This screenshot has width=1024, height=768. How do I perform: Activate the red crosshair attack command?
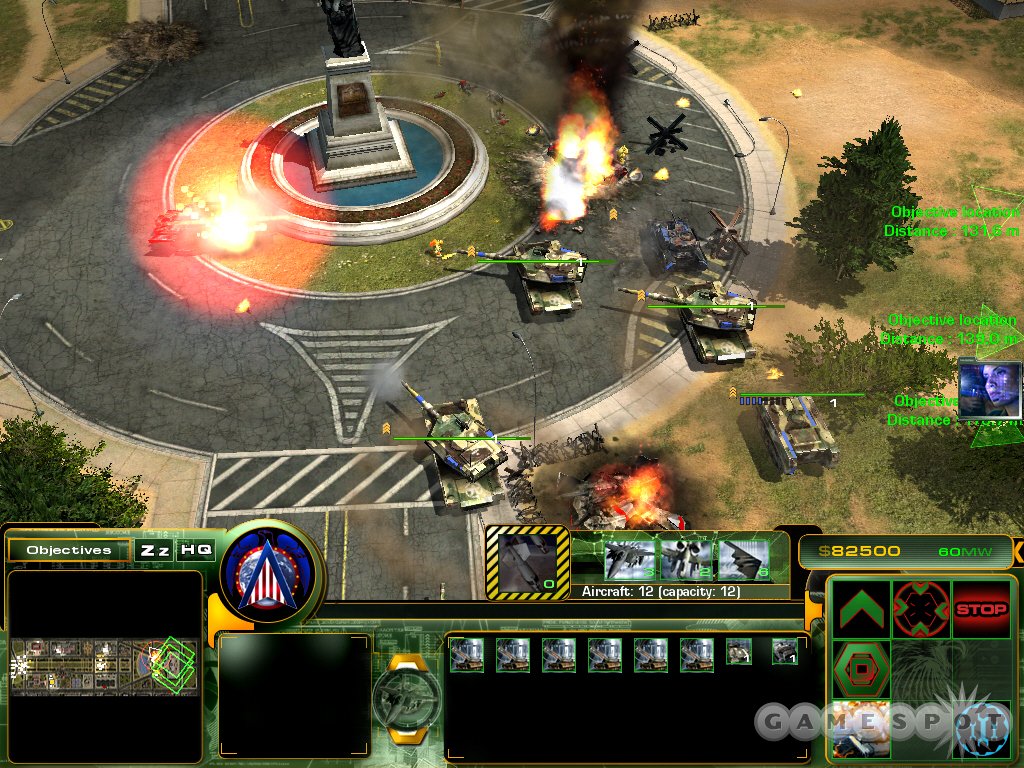[920, 609]
